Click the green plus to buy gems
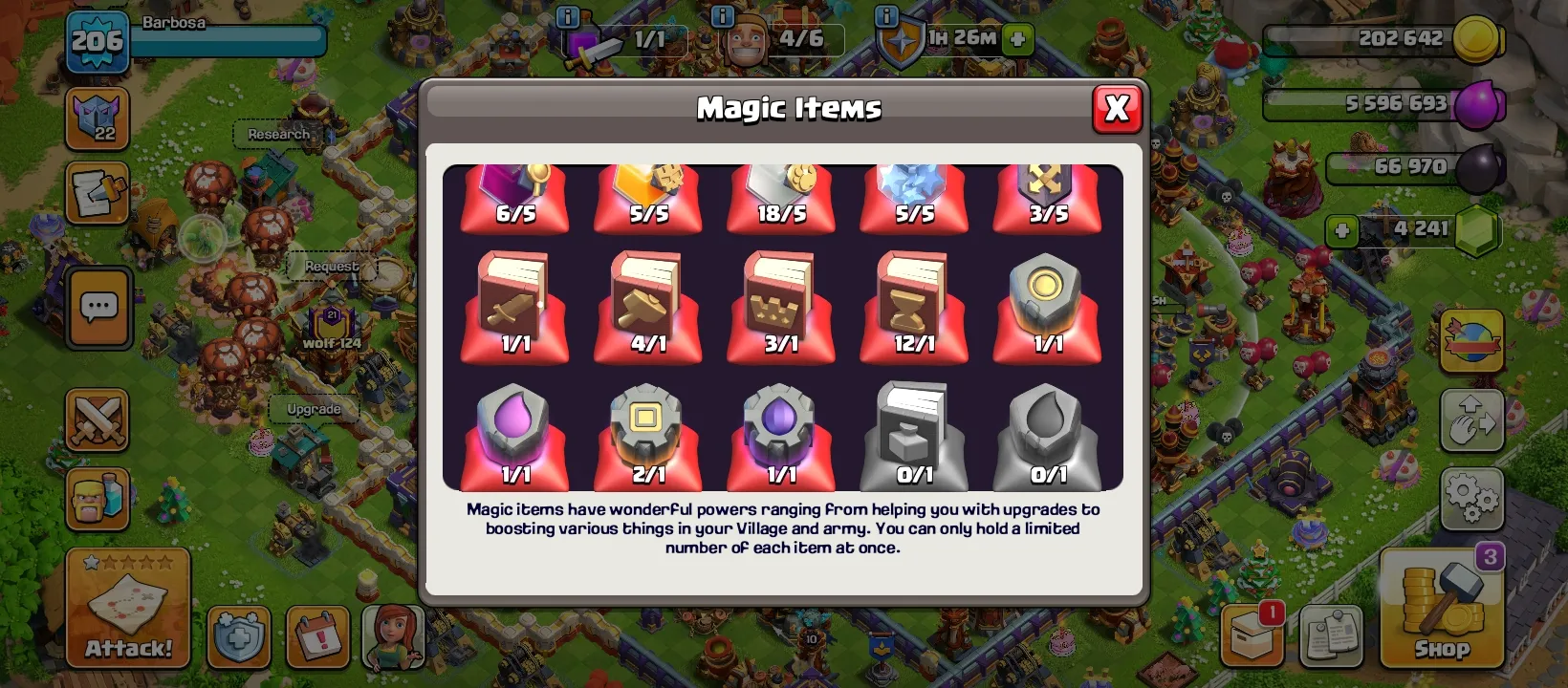1568x688 pixels. [x=1340, y=230]
